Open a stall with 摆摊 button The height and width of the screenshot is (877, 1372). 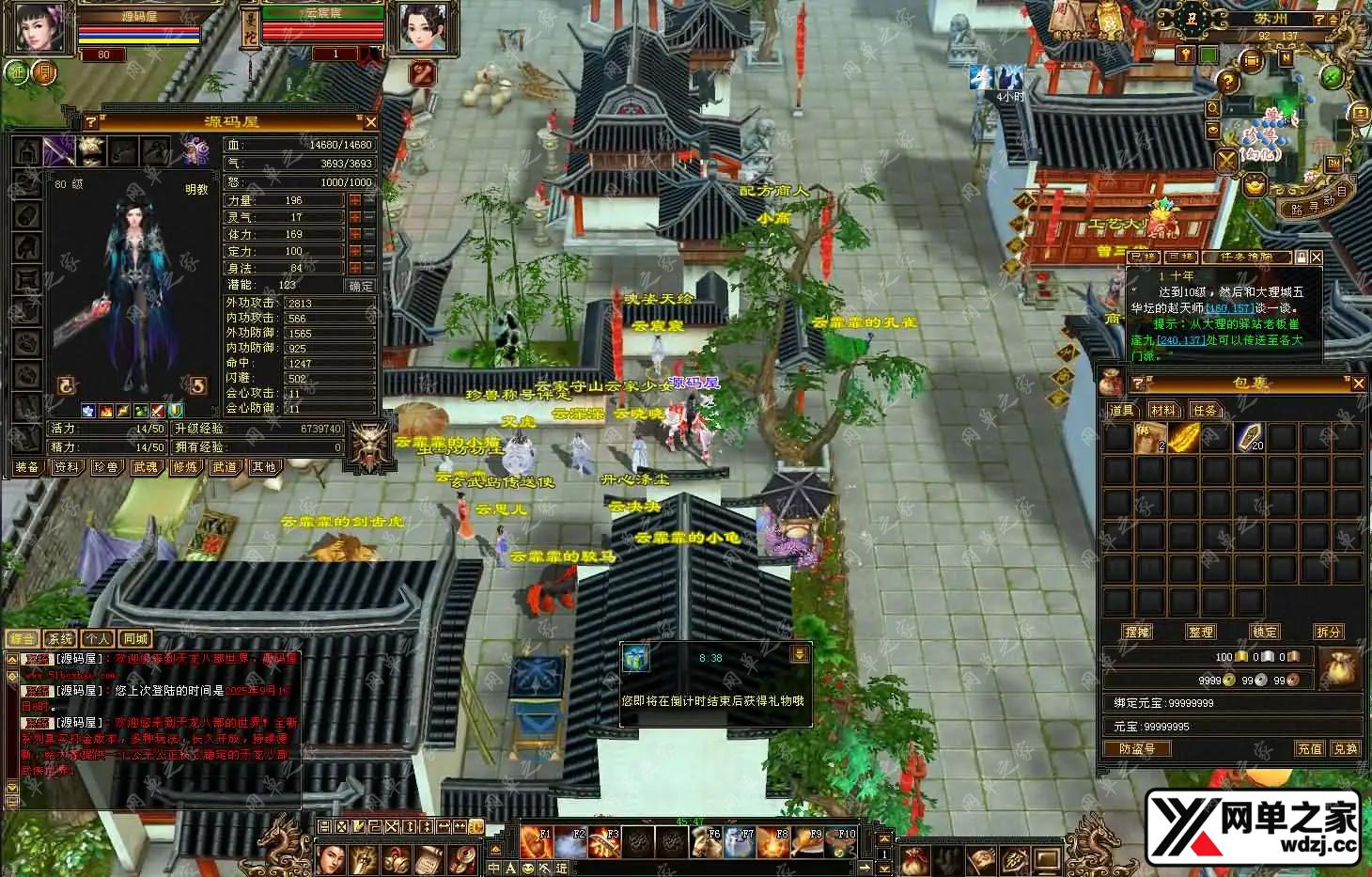[1137, 632]
